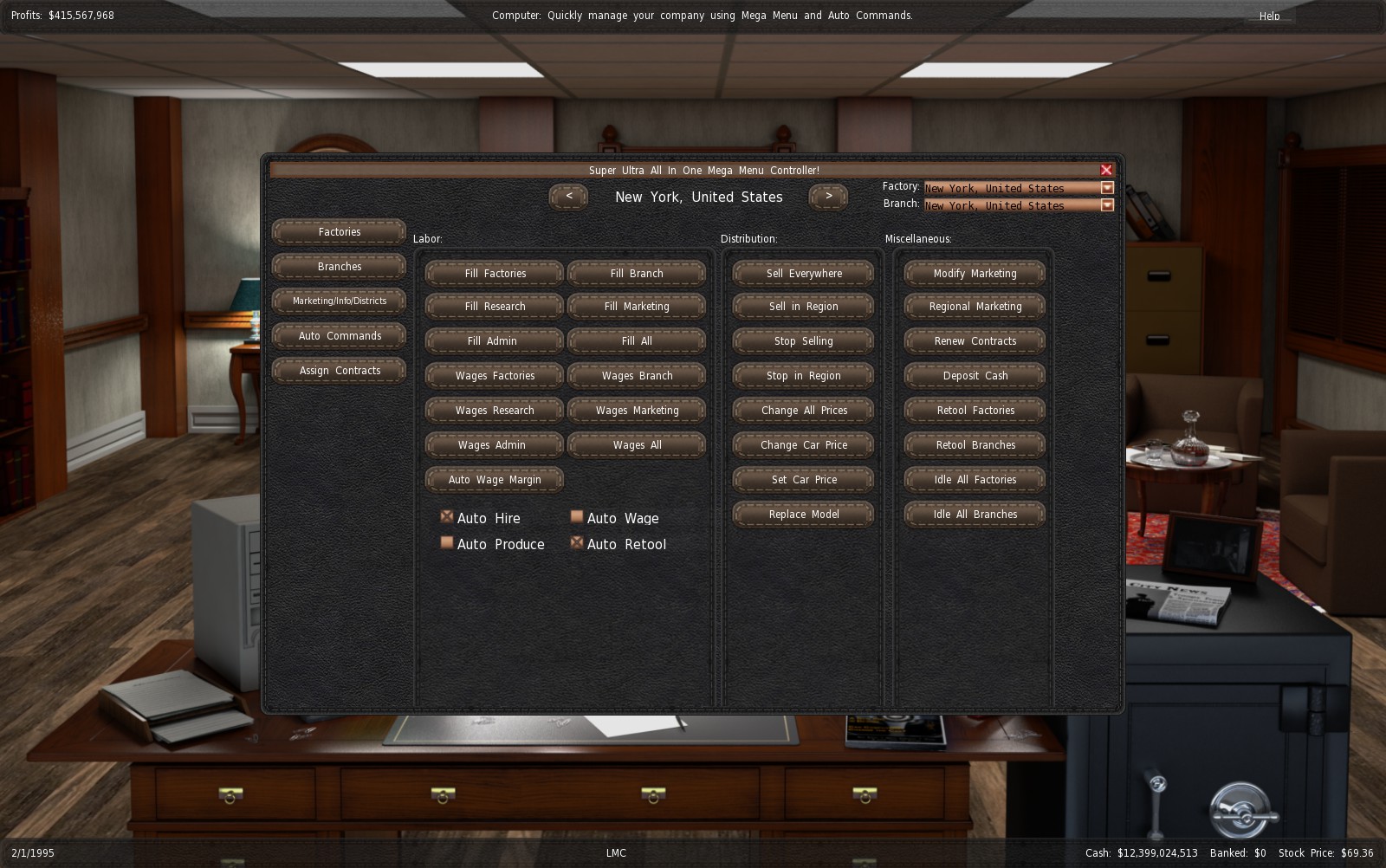Choose Replace Model
The image size is (1386, 868).
pos(803,515)
